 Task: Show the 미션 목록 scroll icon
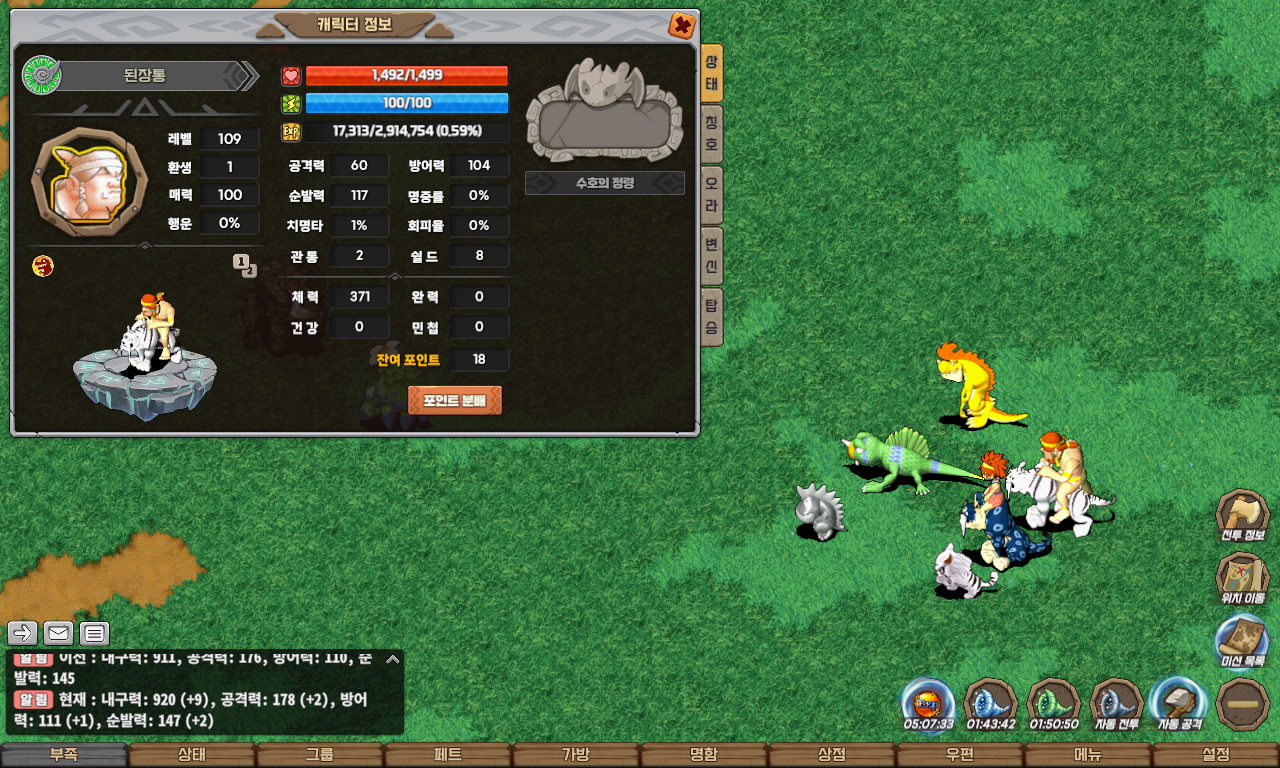[x=1242, y=640]
